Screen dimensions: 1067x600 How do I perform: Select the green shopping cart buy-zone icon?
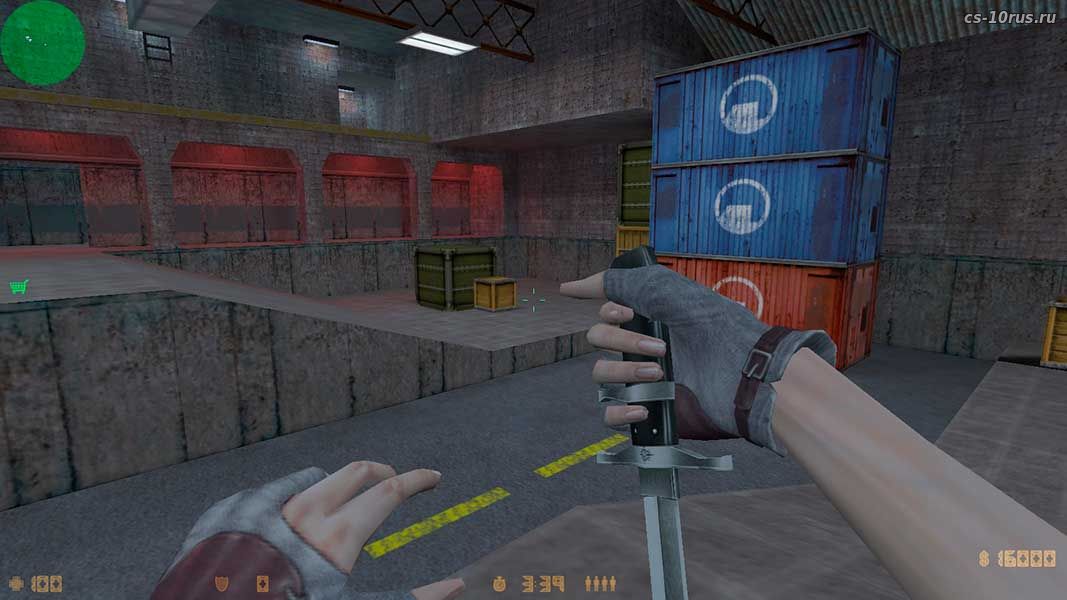pyautogui.click(x=17, y=287)
